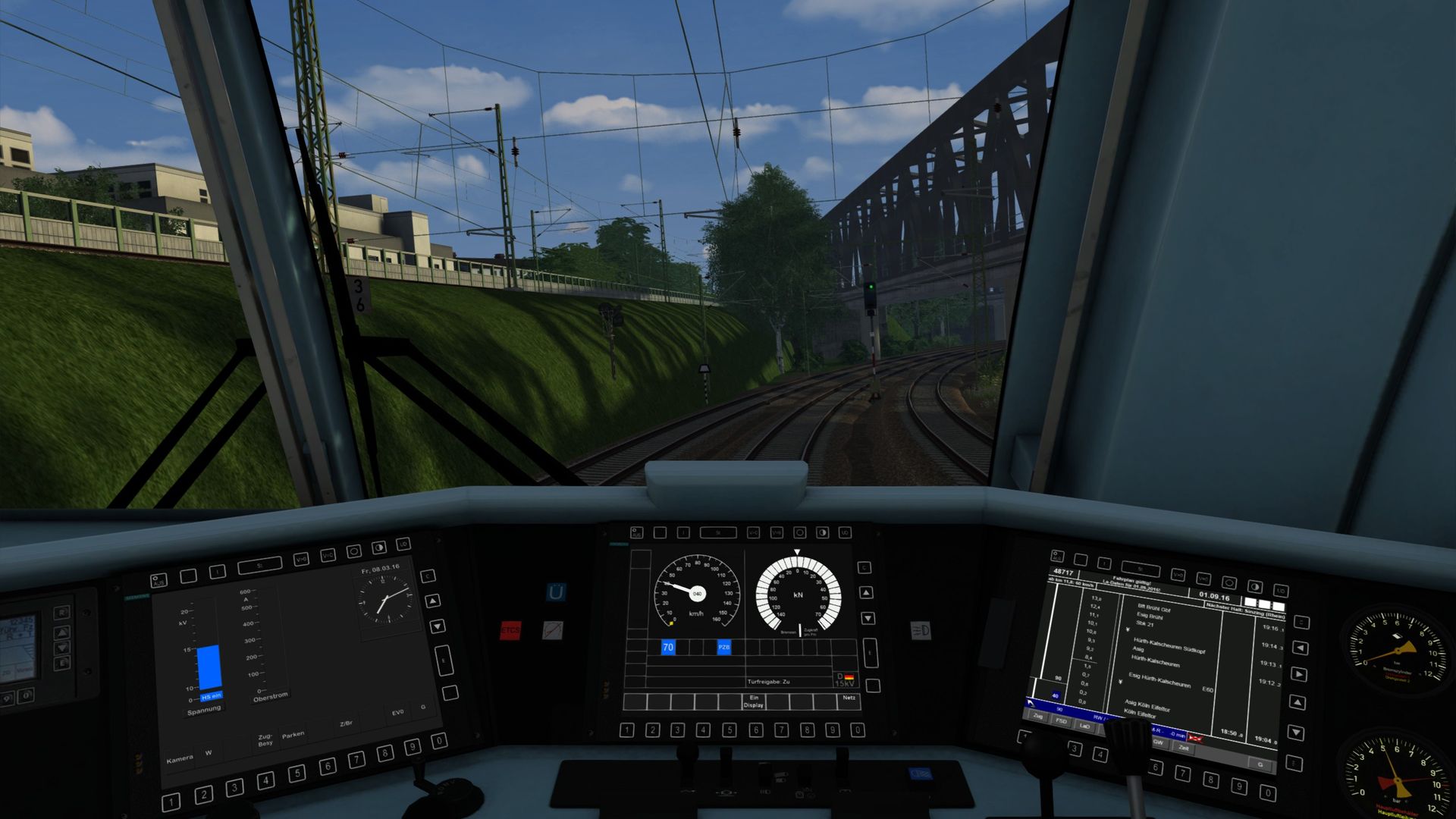
Task: Activate Ein Display on the speedometer screen
Action: pos(753,701)
